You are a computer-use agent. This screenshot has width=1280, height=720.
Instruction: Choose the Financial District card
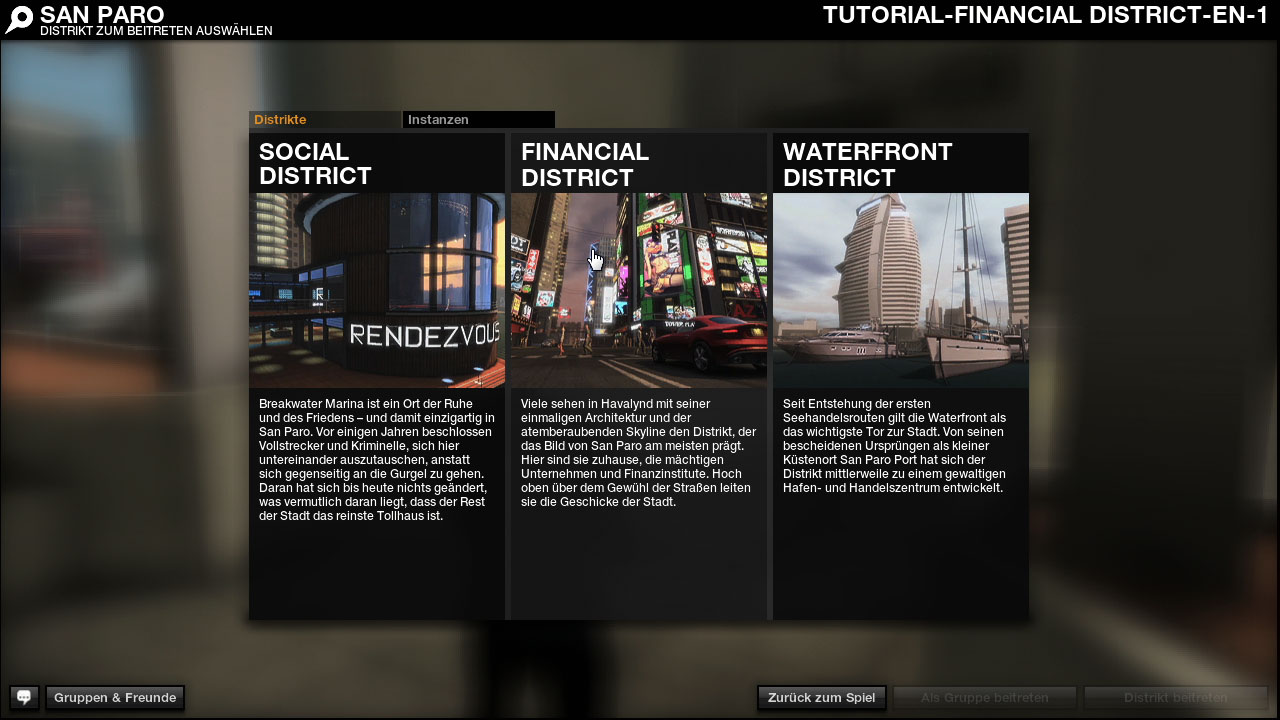(639, 290)
